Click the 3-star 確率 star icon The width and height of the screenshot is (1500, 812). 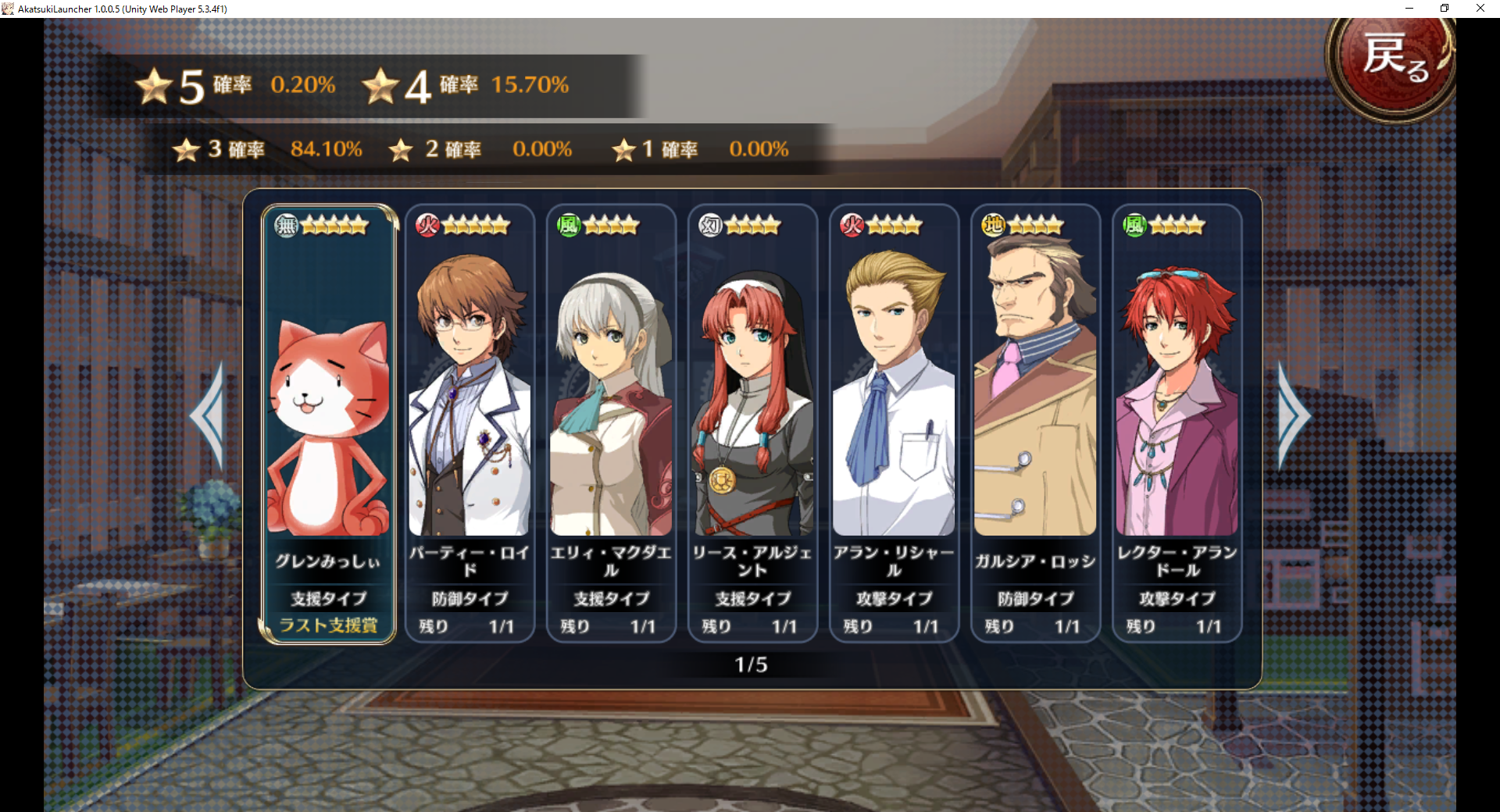click(186, 150)
